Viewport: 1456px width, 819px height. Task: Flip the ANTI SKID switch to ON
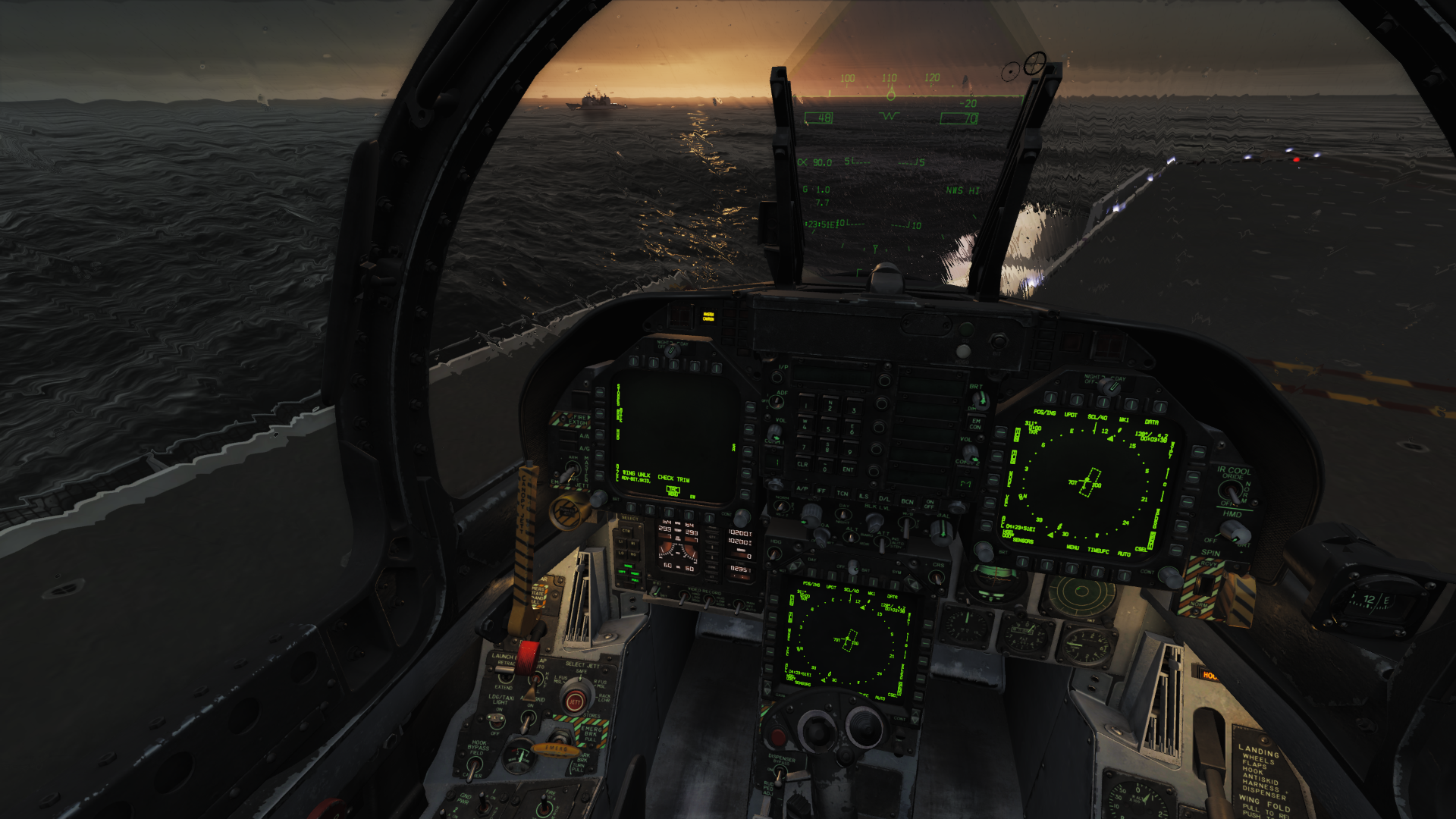coord(528,720)
